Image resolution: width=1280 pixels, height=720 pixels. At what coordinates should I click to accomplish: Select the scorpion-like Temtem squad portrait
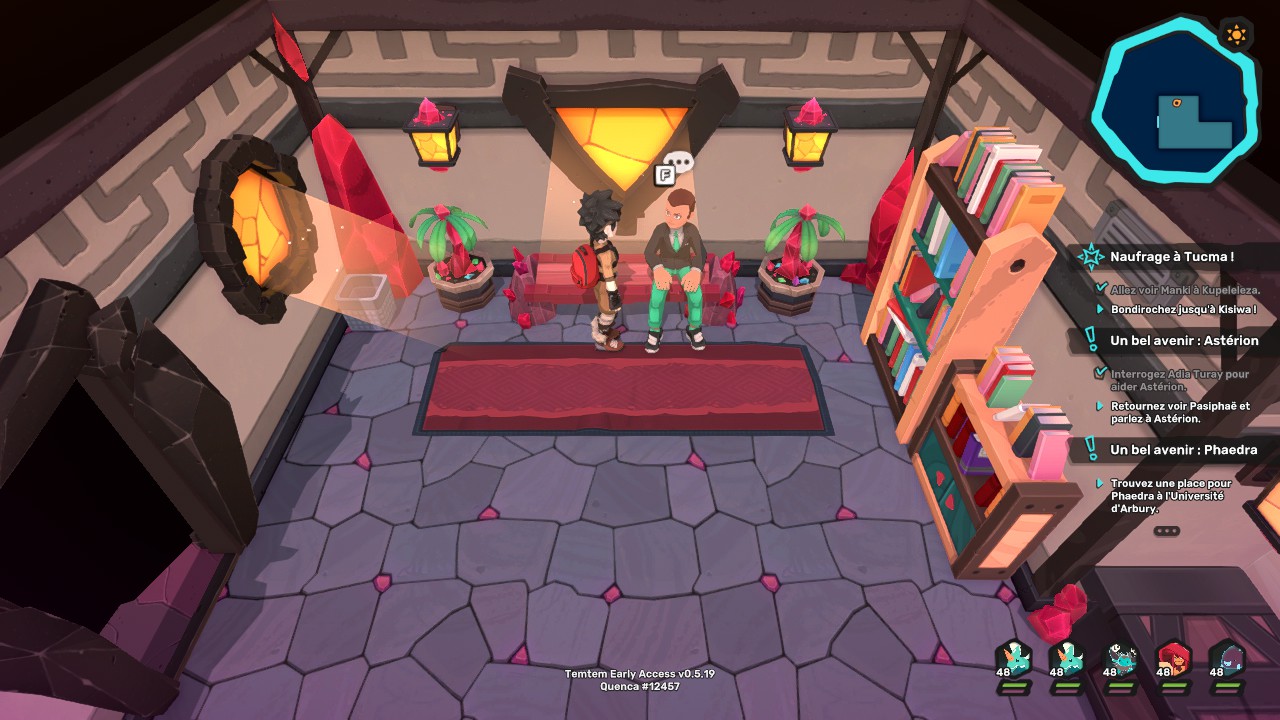tap(1119, 660)
